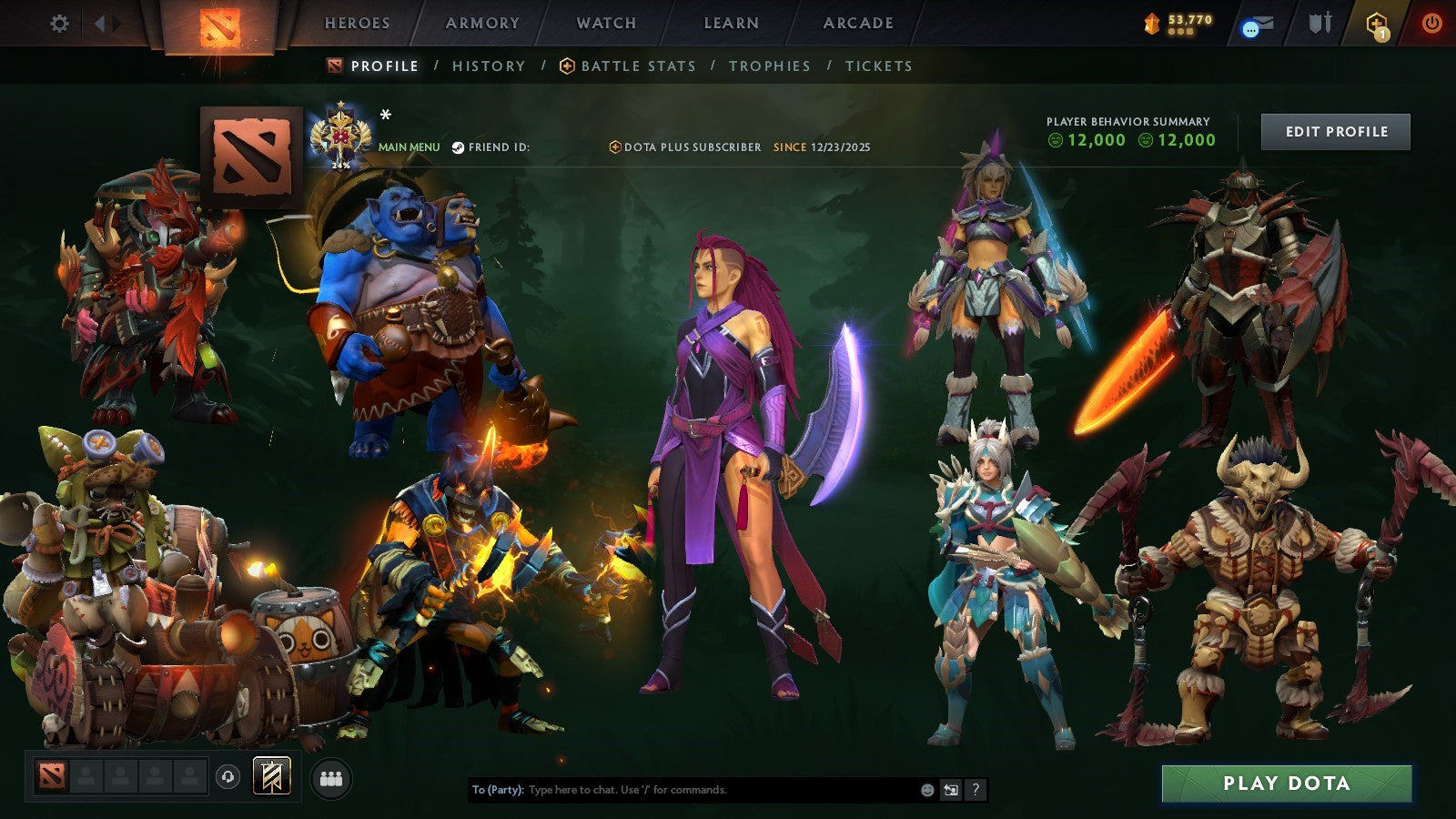This screenshot has height=819, width=1456.
Task: Select your avatar slot in the party bar
Action: [52, 775]
